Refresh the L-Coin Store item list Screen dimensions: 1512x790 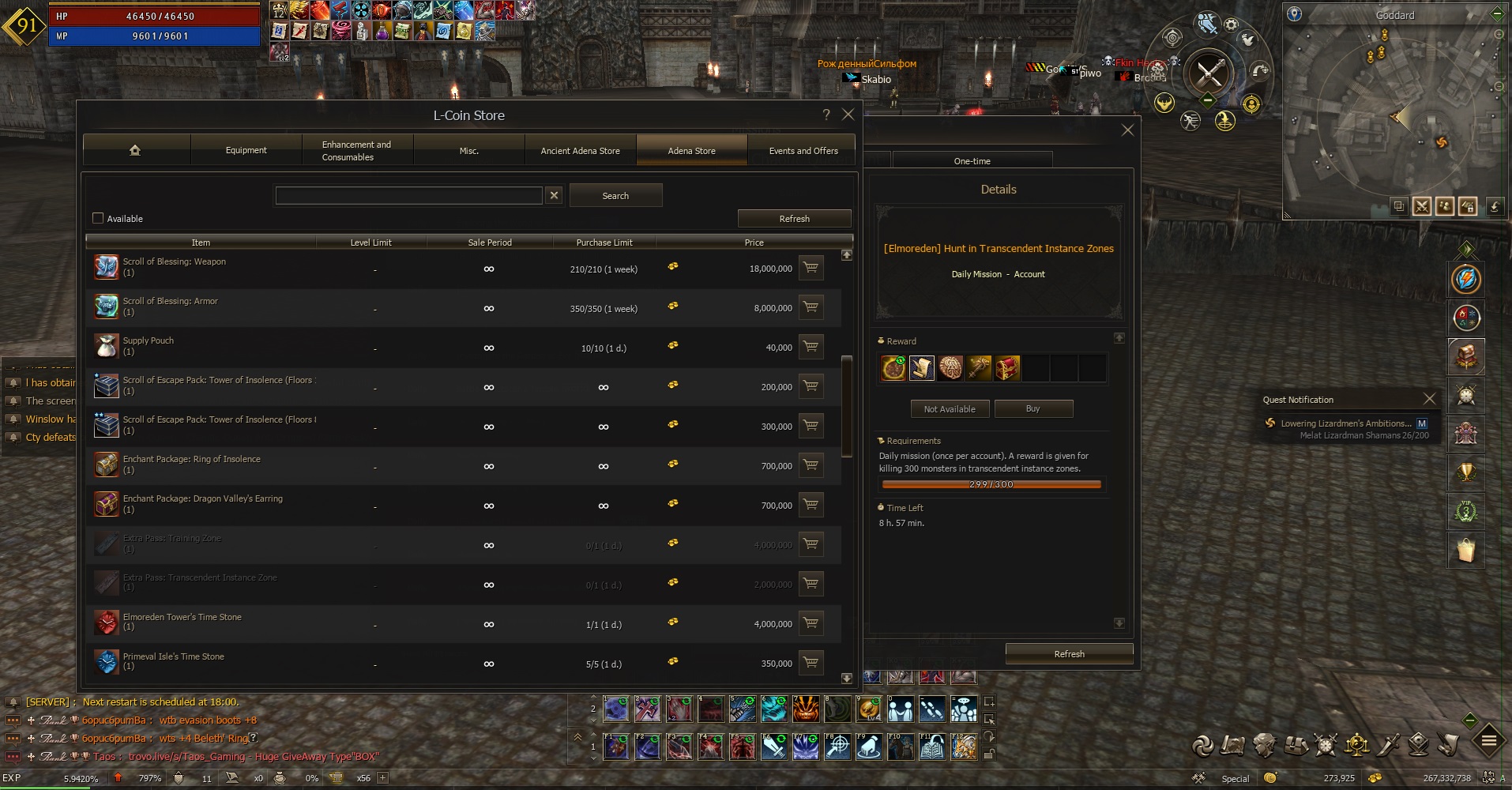[x=794, y=218]
